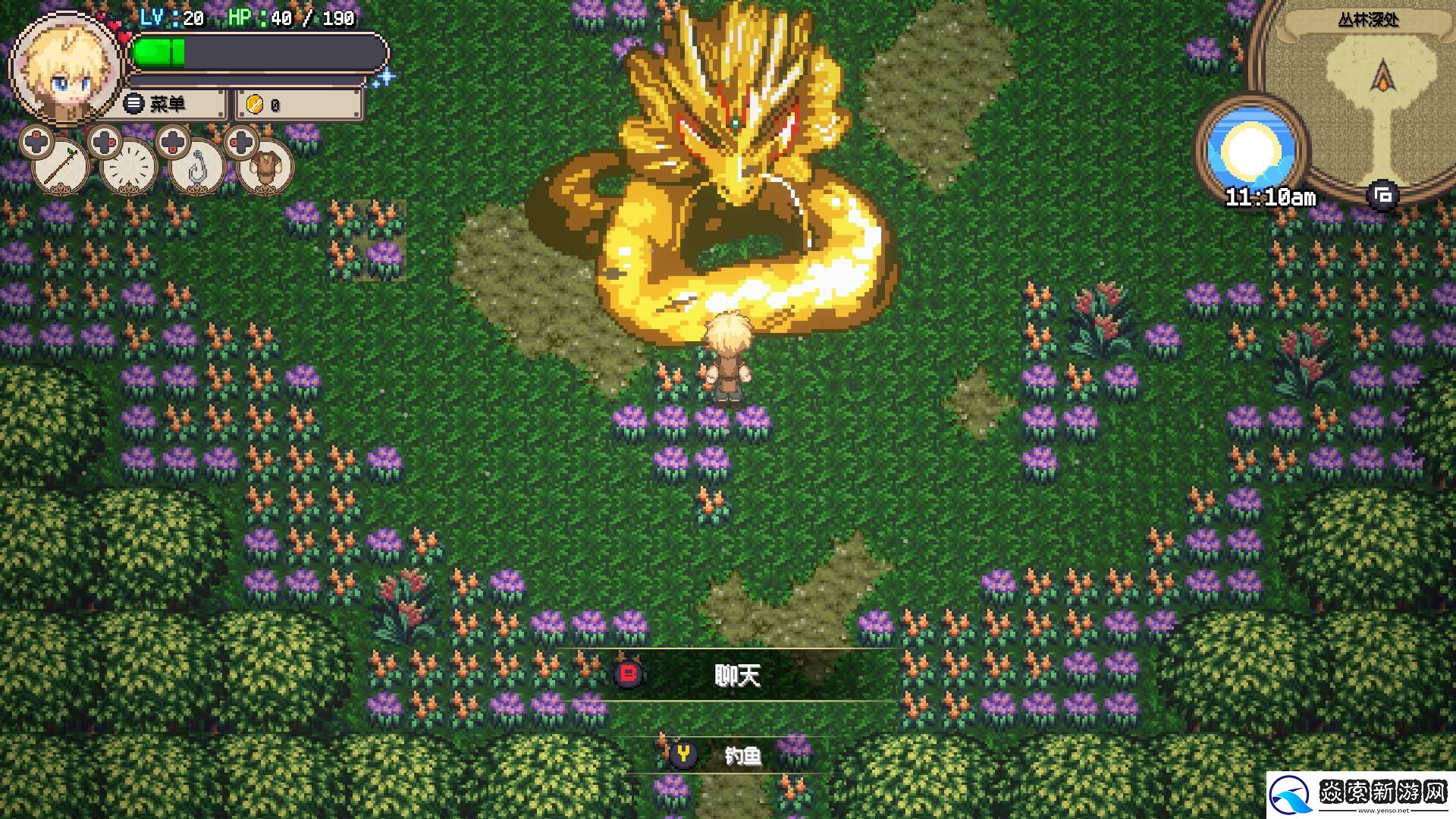This screenshot has height=819, width=1456.
Task: Open the d-pad selector on backpack slot
Action: [x=242, y=143]
